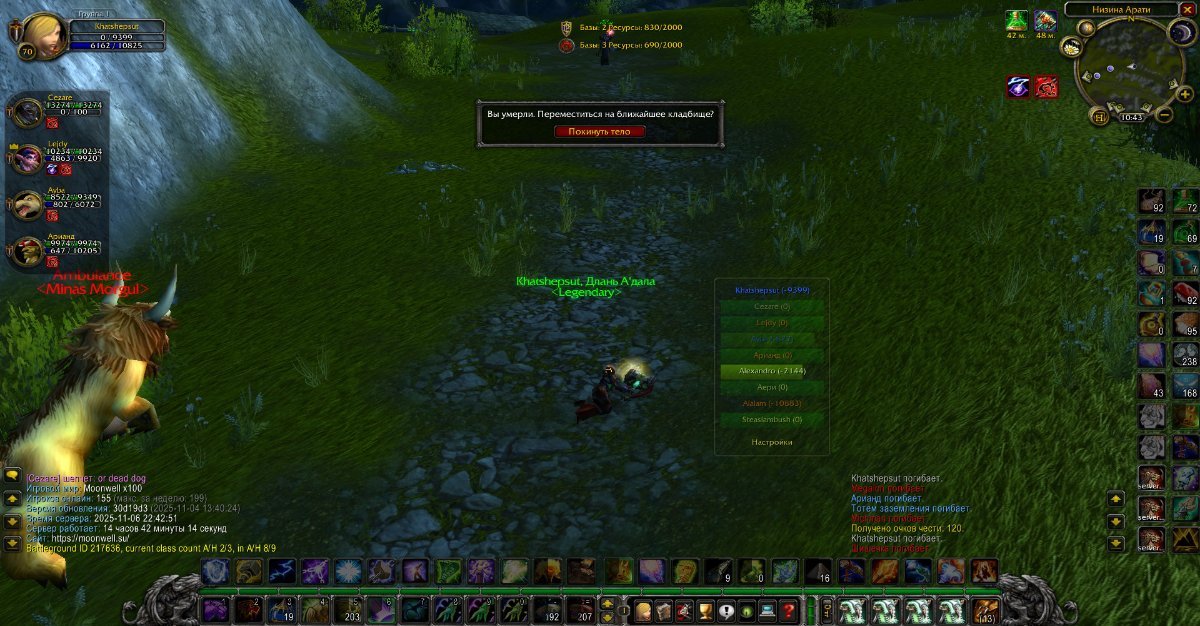Toggle the minimap tracking daisy icon
The width and height of the screenshot is (1200, 626).
tap(1071, 46)
